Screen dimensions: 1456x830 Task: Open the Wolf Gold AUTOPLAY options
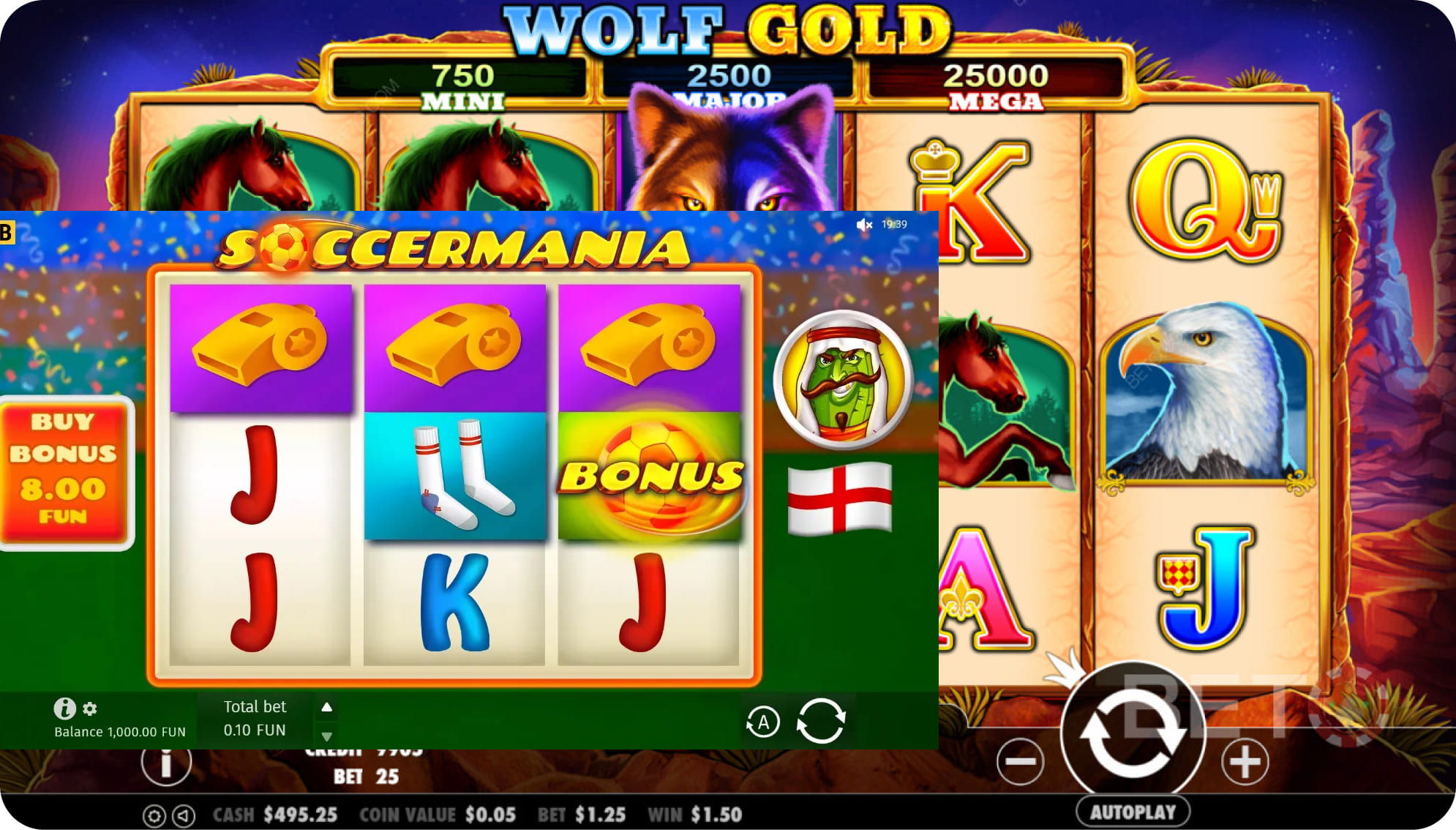[x=1133, y=812]
